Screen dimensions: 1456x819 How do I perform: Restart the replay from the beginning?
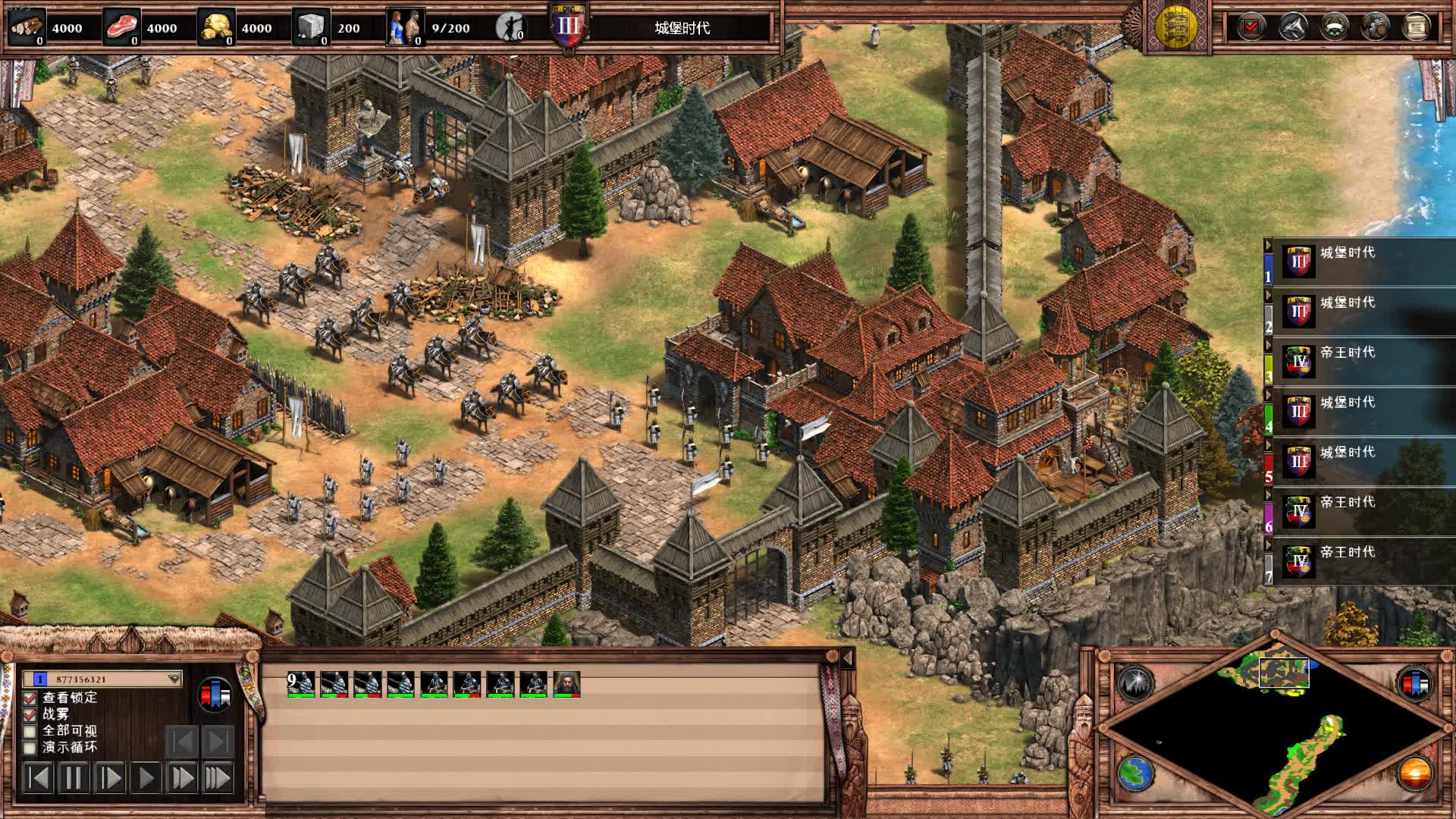pos(38,778)
